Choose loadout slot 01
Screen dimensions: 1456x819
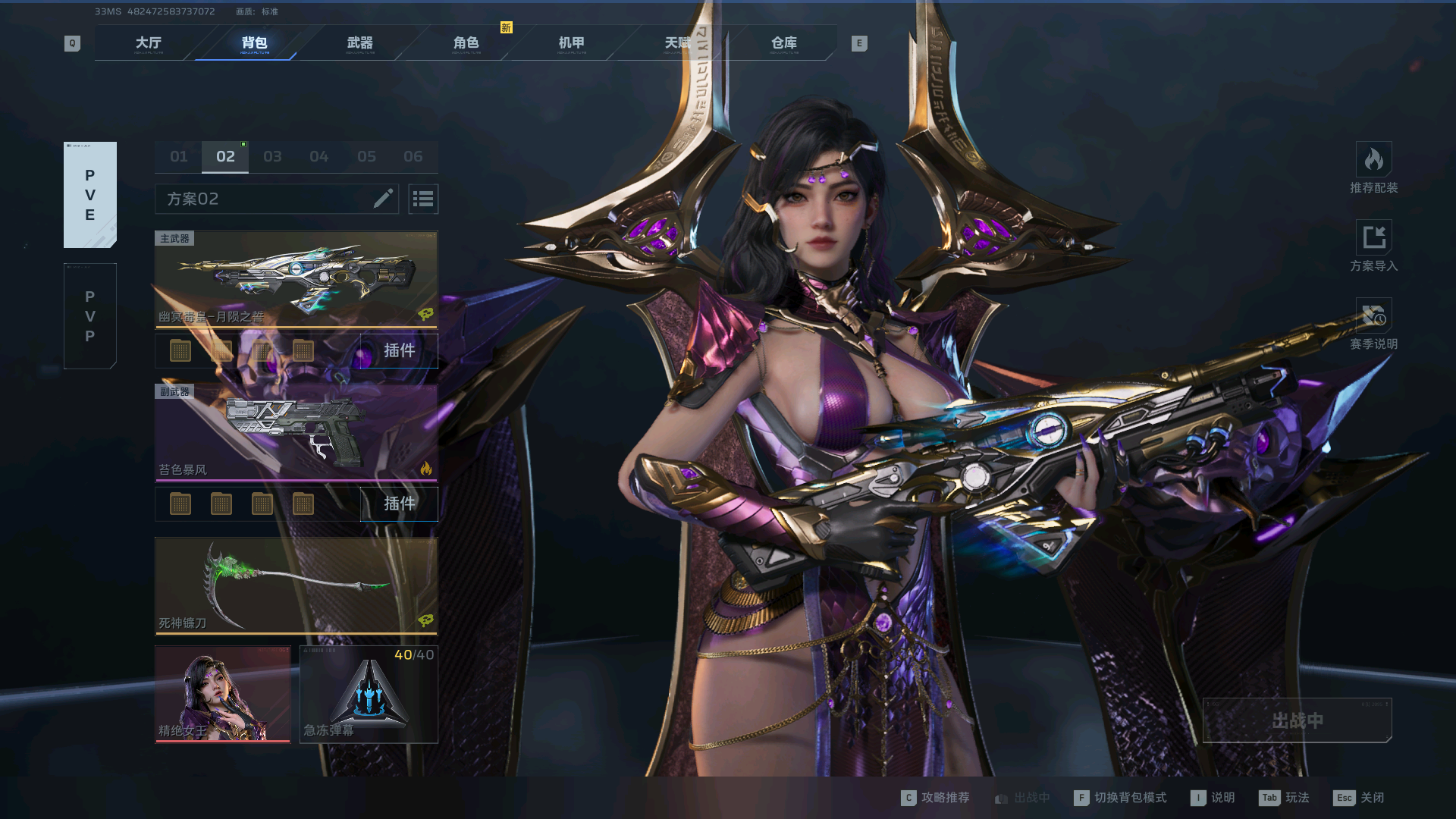pos(179,157)
